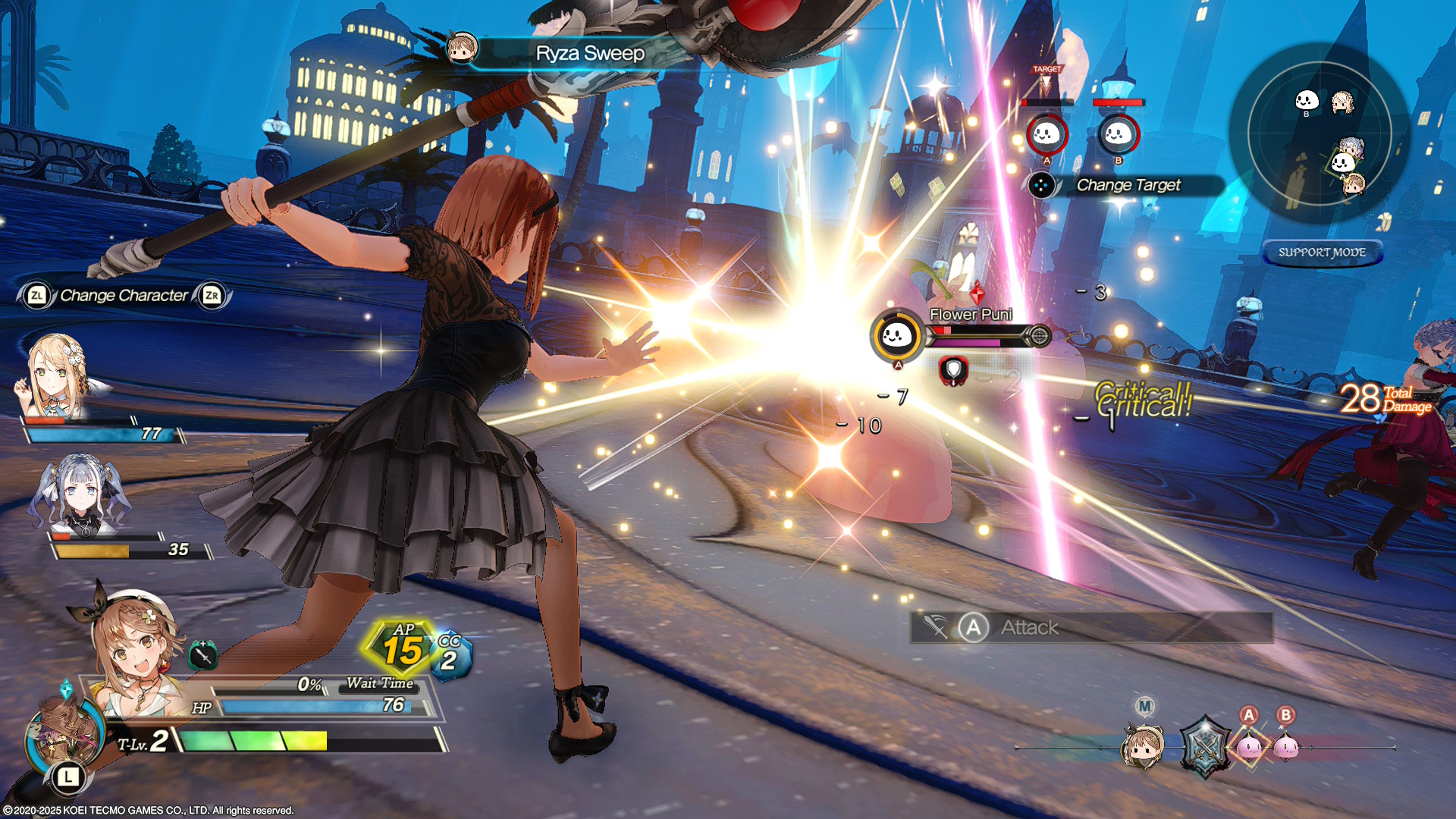
Task: Select enemy target A puni icon
Action: [1046, 135]
